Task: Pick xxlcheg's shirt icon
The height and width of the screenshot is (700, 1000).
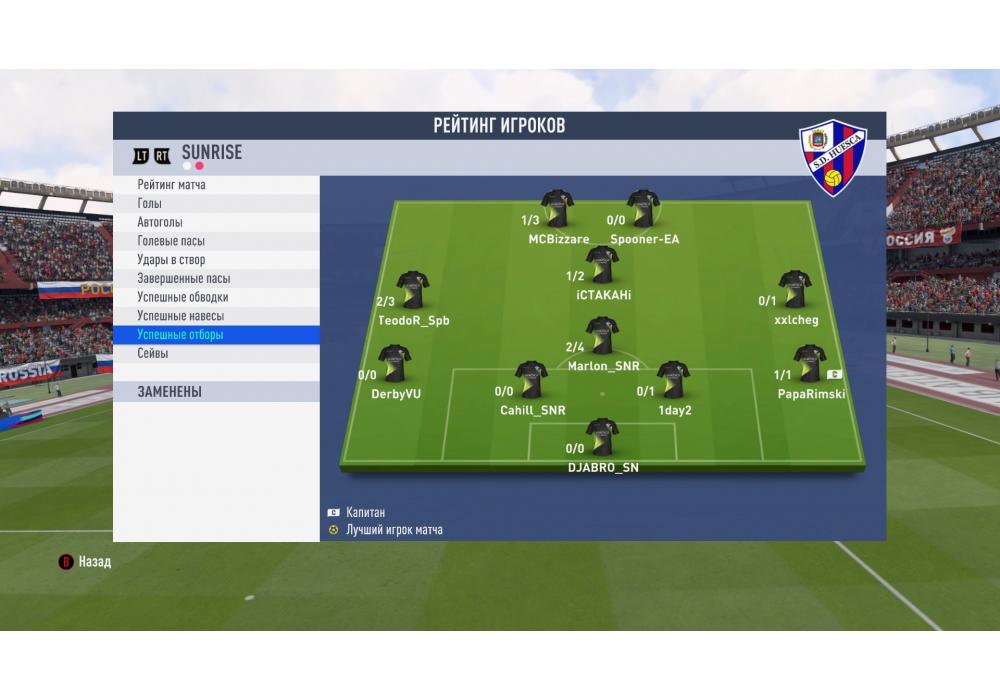Action: point(795,290)
